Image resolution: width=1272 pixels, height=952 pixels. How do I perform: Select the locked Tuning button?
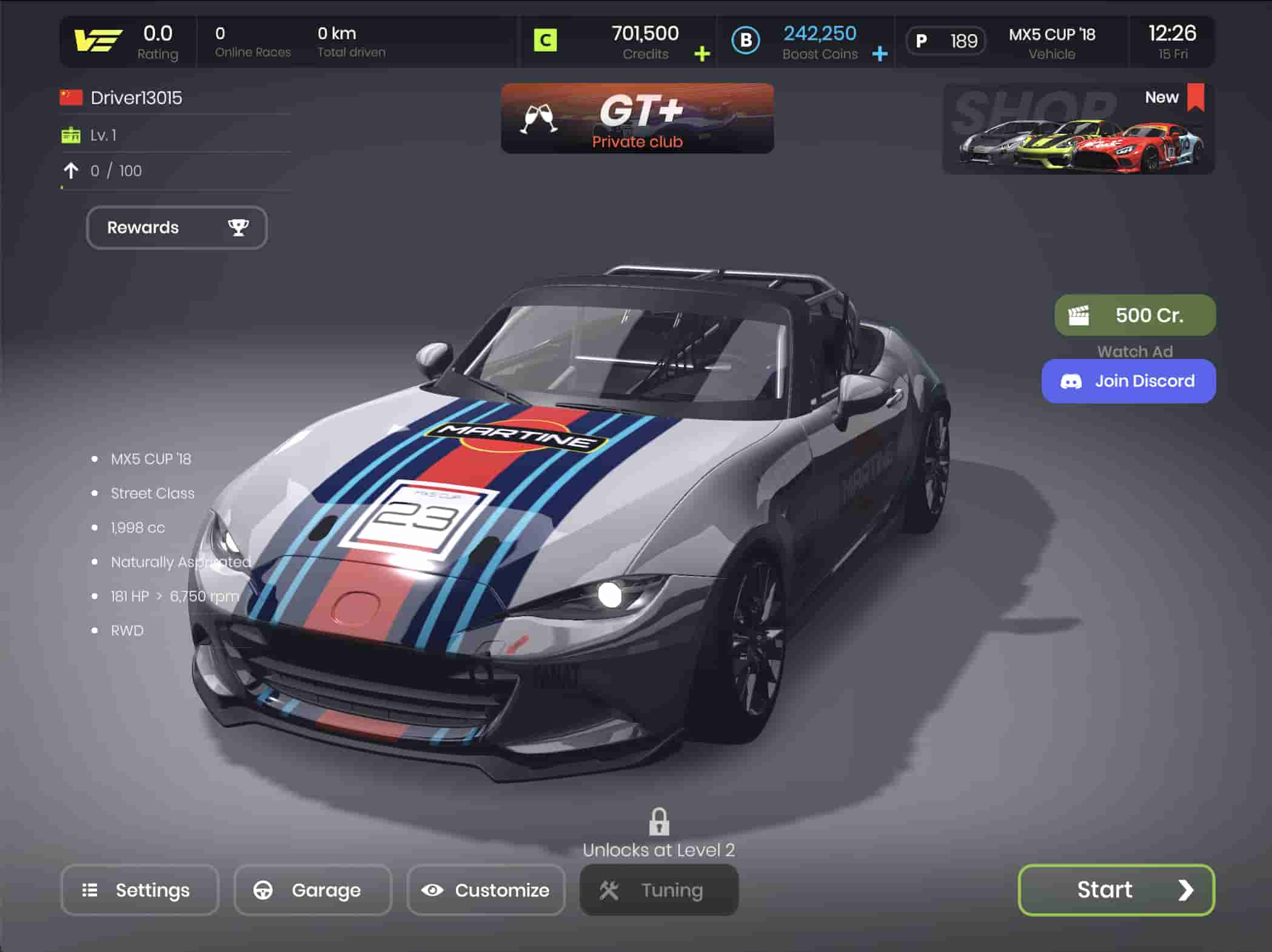[x=659, y=890]
